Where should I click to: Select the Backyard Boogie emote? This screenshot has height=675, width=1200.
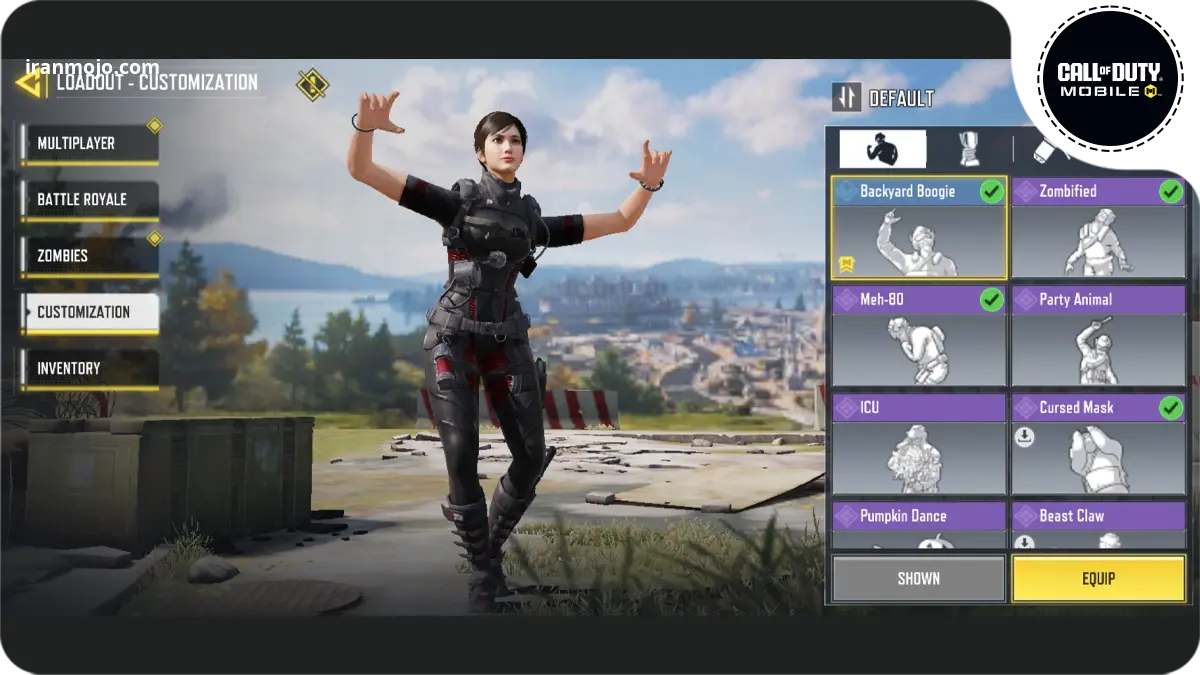point(919,229)
